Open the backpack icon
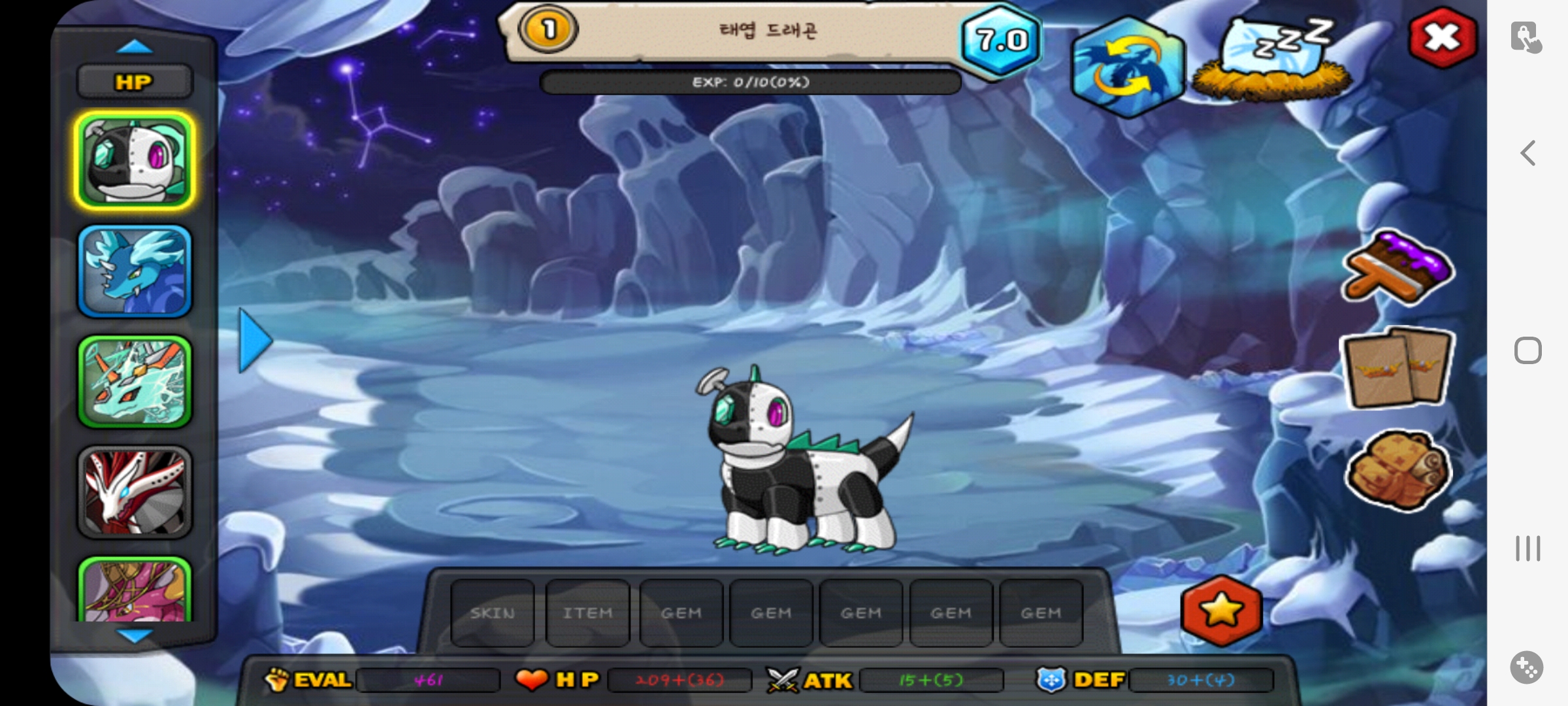 (x=1397, y=469)
